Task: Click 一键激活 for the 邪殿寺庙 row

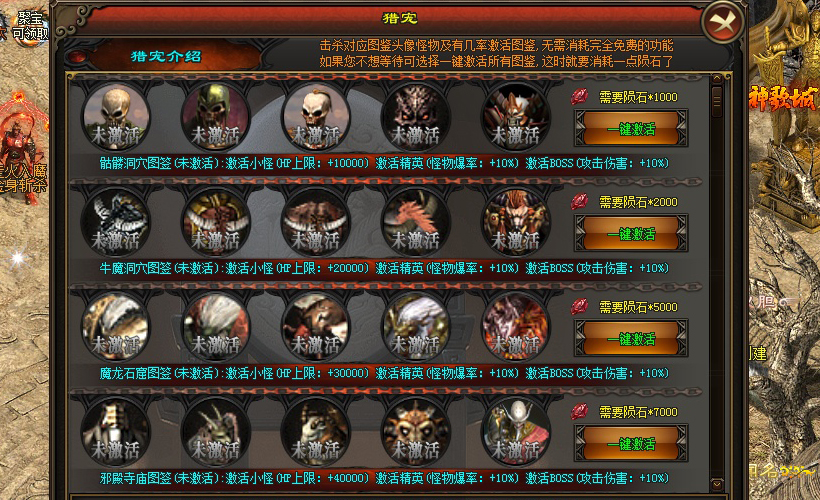Action: coord(630,444)
